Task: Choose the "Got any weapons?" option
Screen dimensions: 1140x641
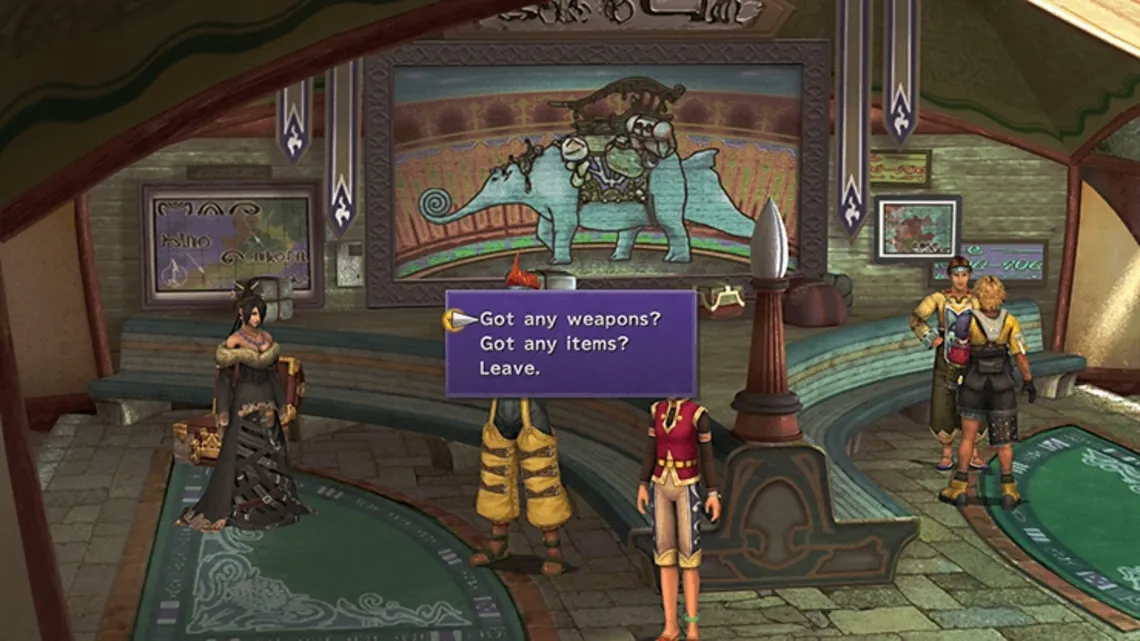Action: pyautogui.click(x=565, y=320)
